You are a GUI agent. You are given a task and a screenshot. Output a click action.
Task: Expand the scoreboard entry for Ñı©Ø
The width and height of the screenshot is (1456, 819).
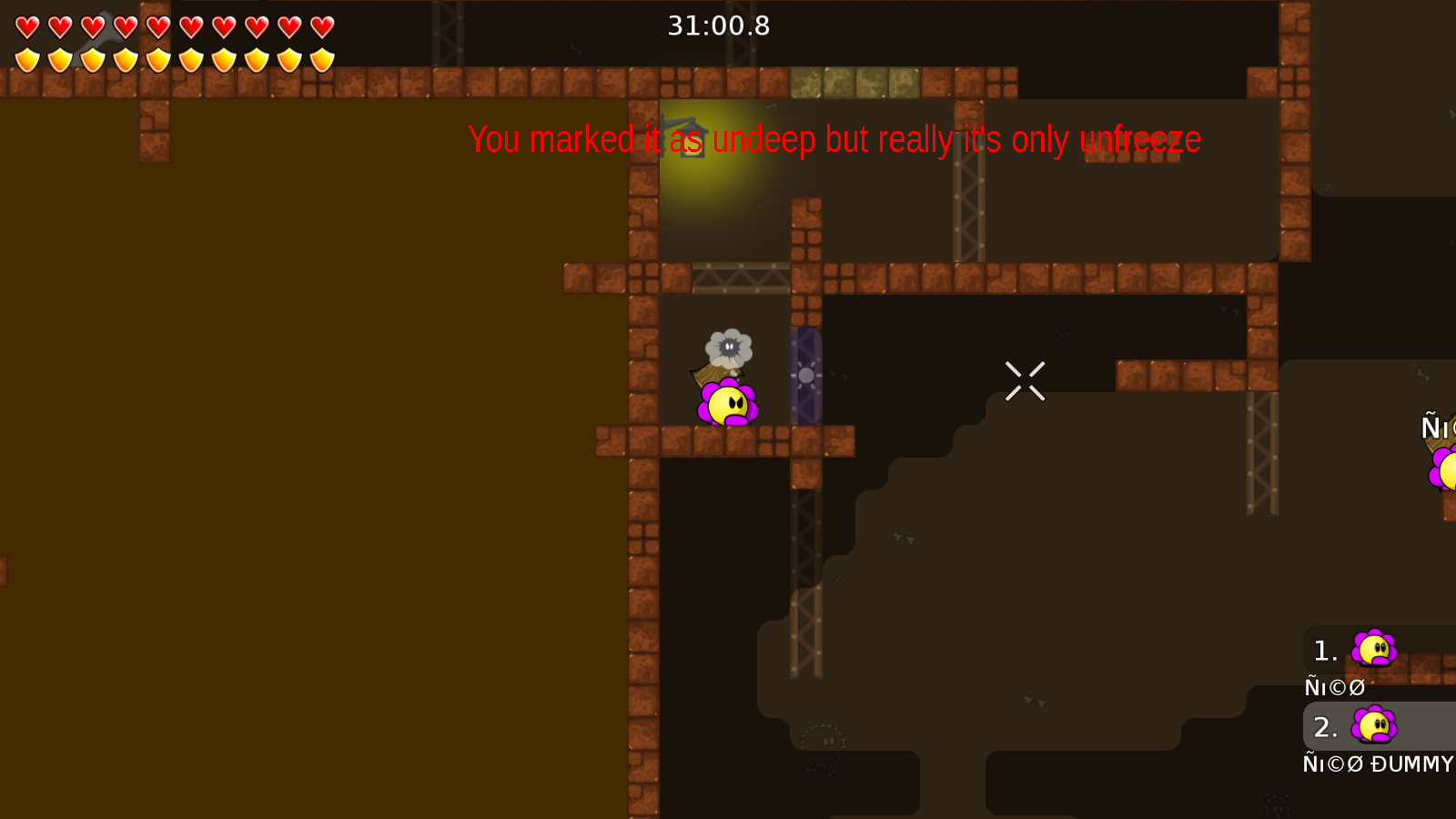pyautogui.click(x=1334, y=687)
